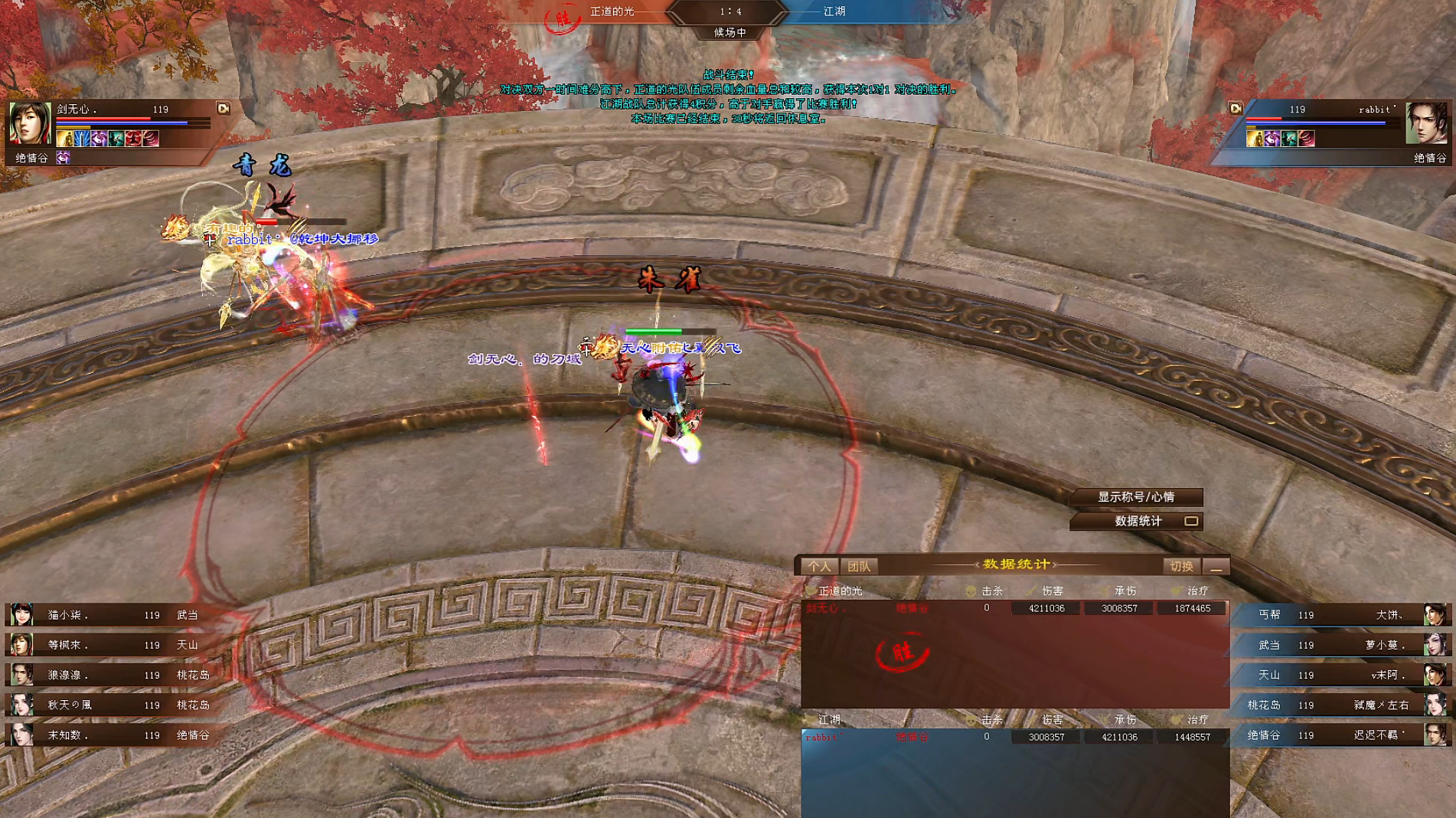Select rabbit's row in 江湖 stats table
The height and width of the screenshot is (818, 1456).
(x=1014, y=737)
